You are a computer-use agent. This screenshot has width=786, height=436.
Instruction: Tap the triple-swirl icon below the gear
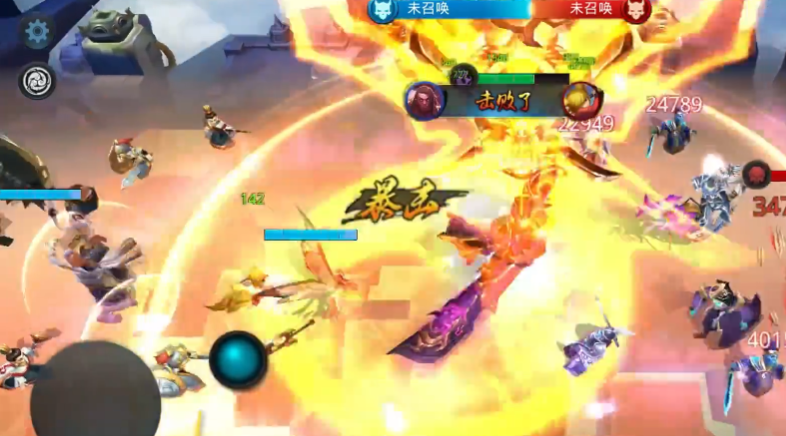pyautogui.click(x=37, y=81)
